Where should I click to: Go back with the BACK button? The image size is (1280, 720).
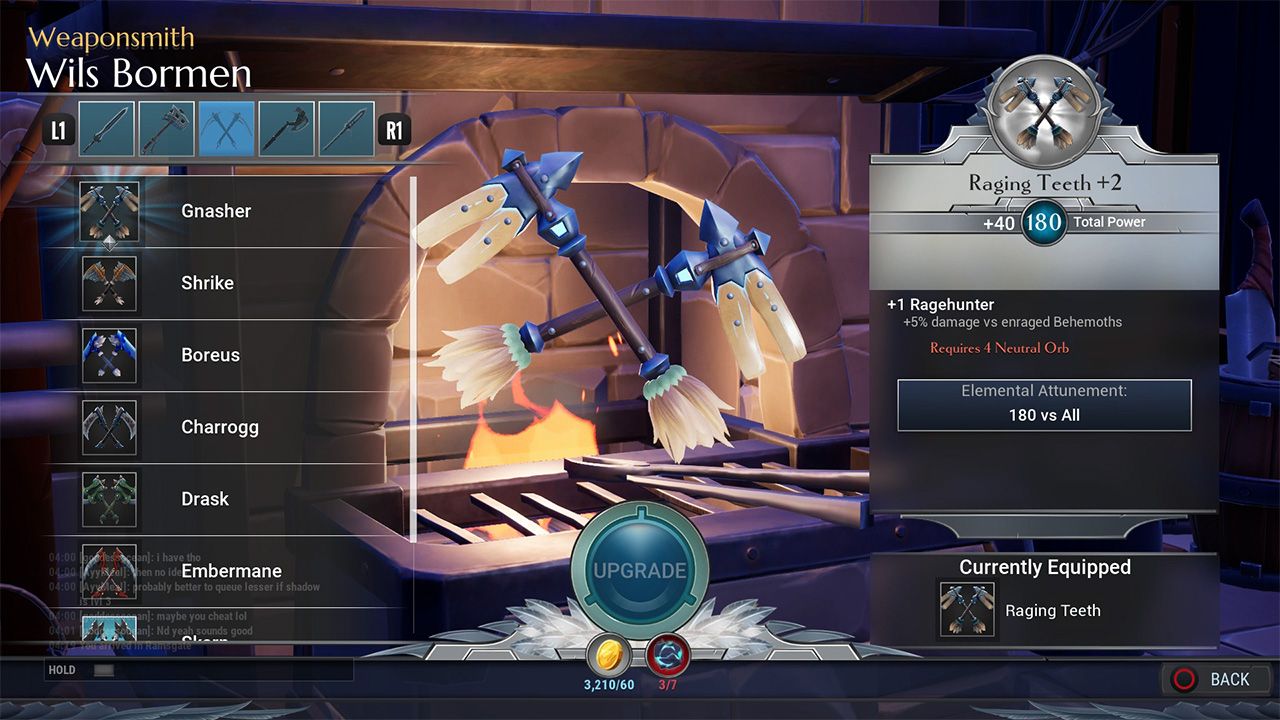[1214, 679]
